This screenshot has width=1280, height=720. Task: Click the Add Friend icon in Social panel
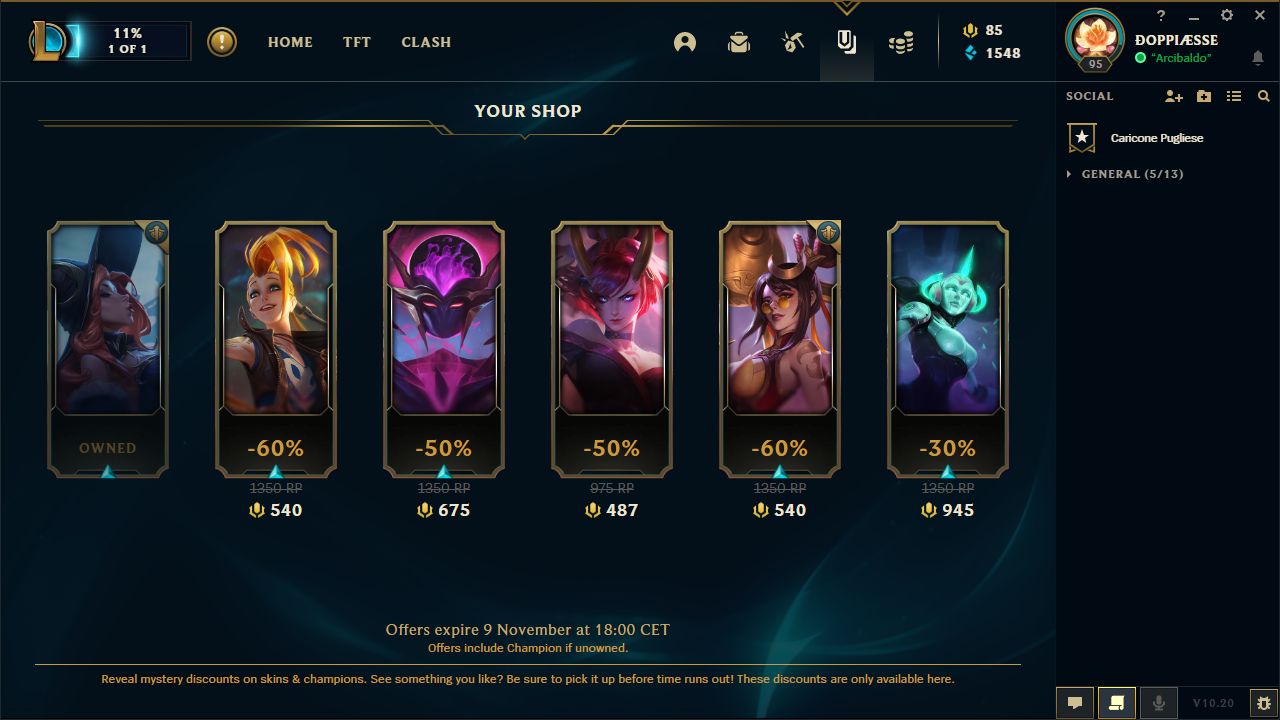tap(1174, 96)
